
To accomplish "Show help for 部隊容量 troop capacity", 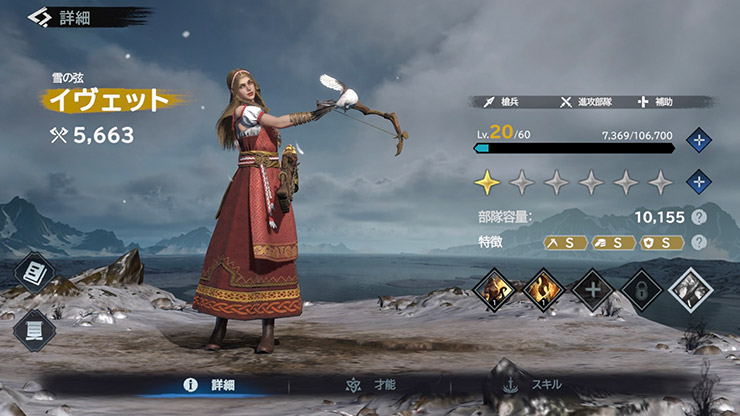I will click(699, 217).
